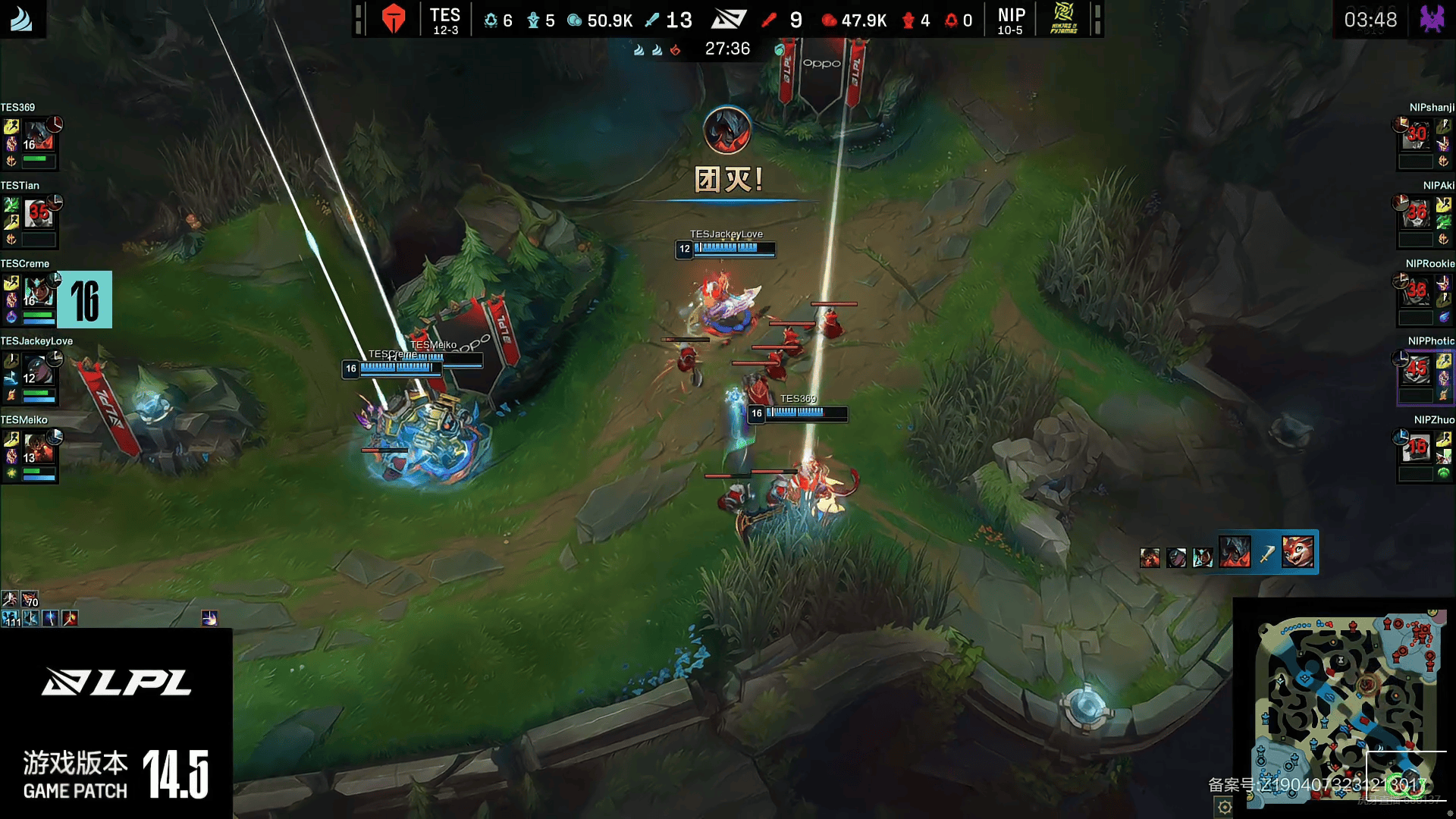
Task: Select TESTian's champion portrait
Action: (38, 214)
